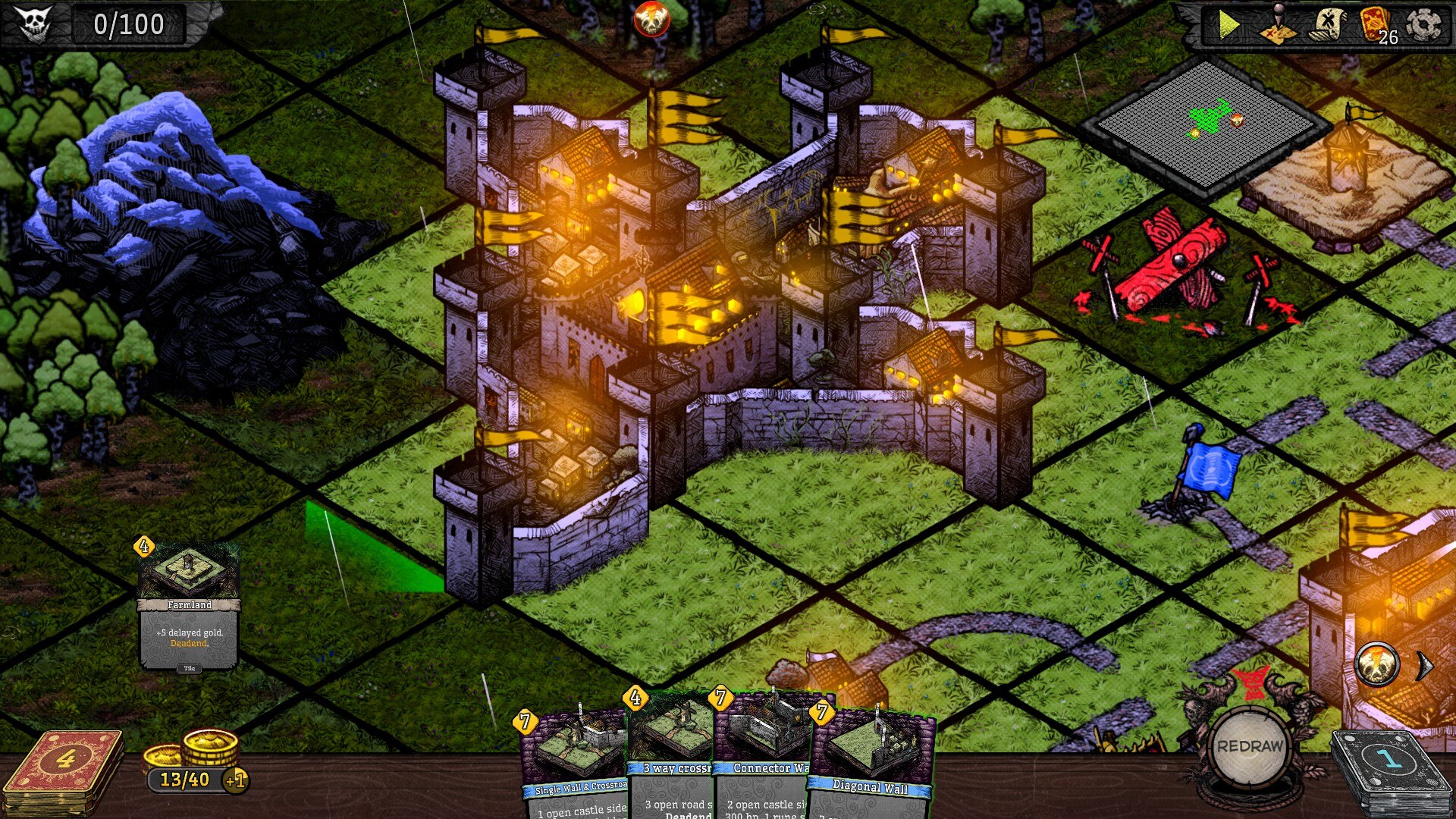Hit the REDRAW button
1456x819 pixels.
[1250, 747]
